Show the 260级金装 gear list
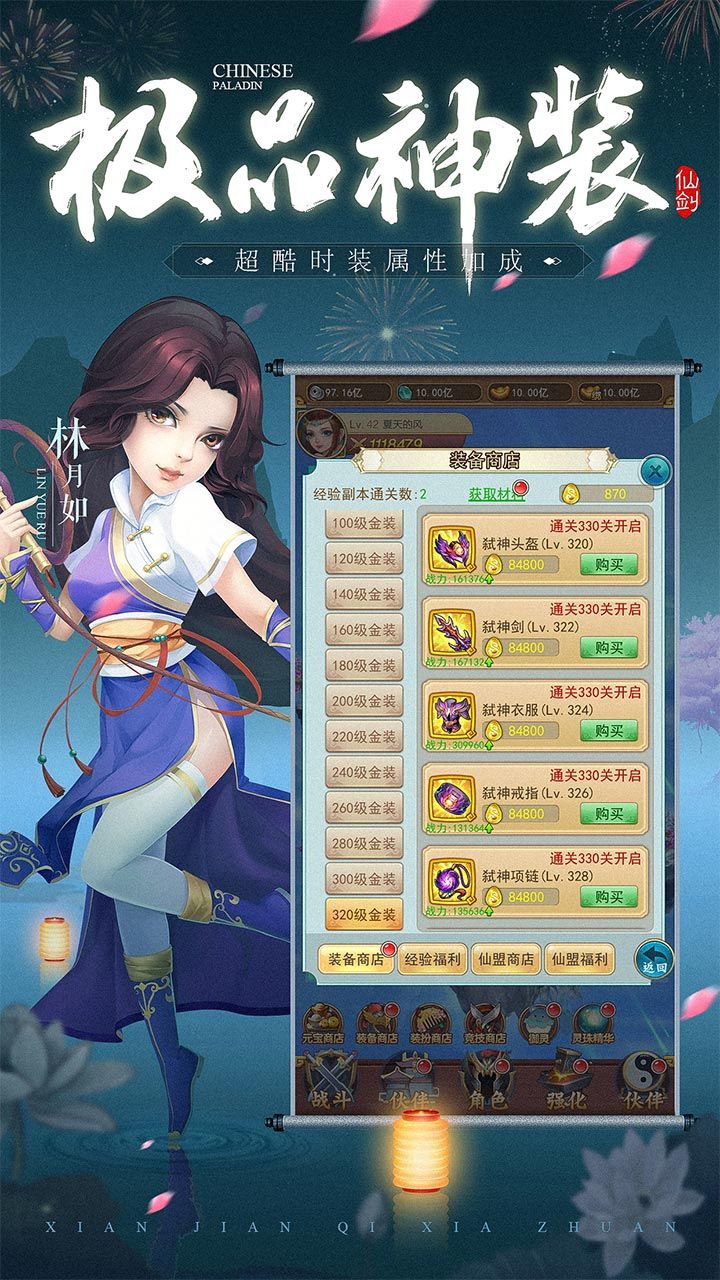The height and width of the screenshot is (1280, 720). pos(364,808)
